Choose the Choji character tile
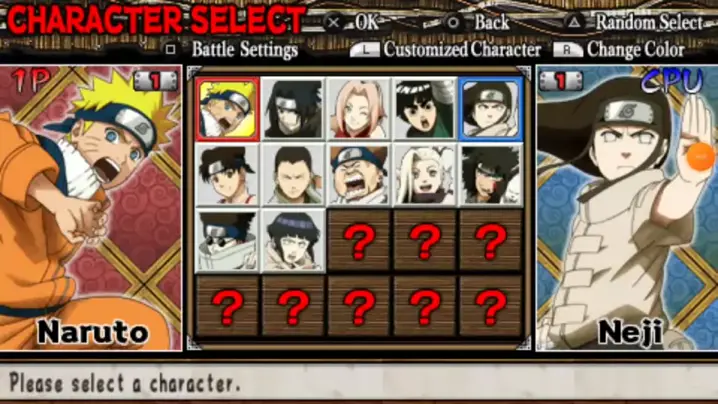 [x=359, y=174]
